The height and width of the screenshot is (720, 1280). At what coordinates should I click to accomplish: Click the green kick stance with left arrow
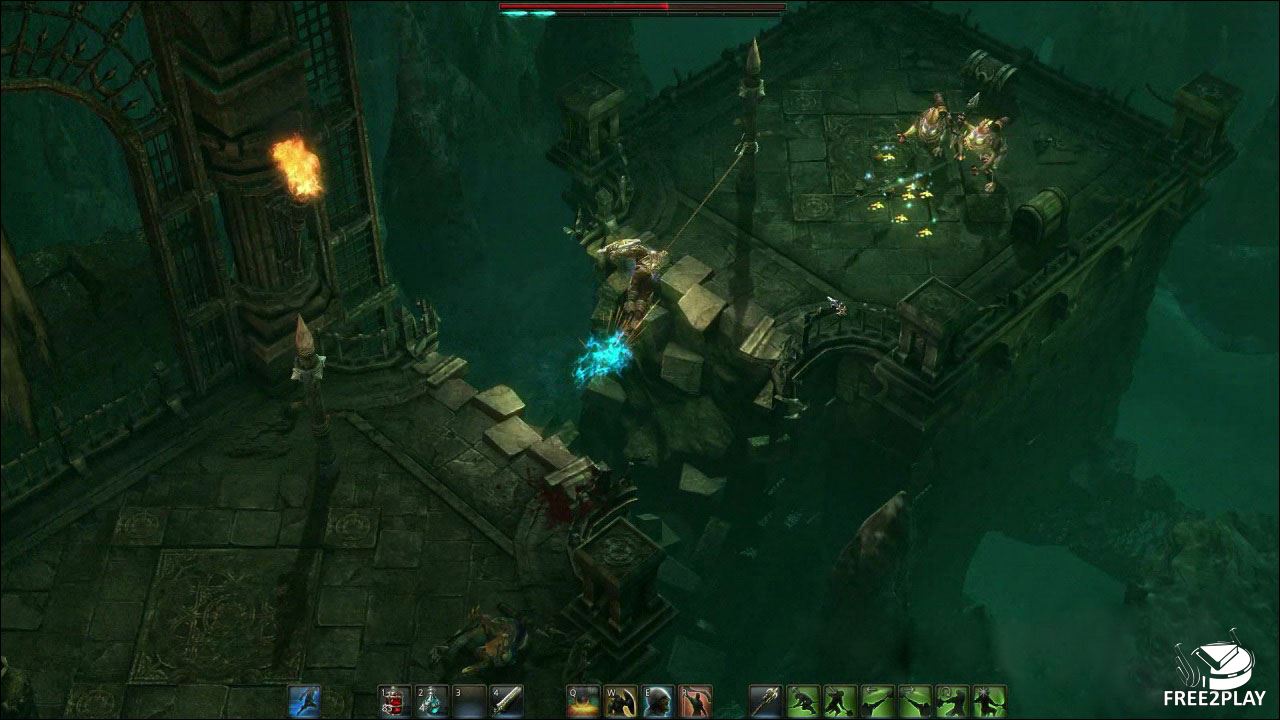pos(878,700)
